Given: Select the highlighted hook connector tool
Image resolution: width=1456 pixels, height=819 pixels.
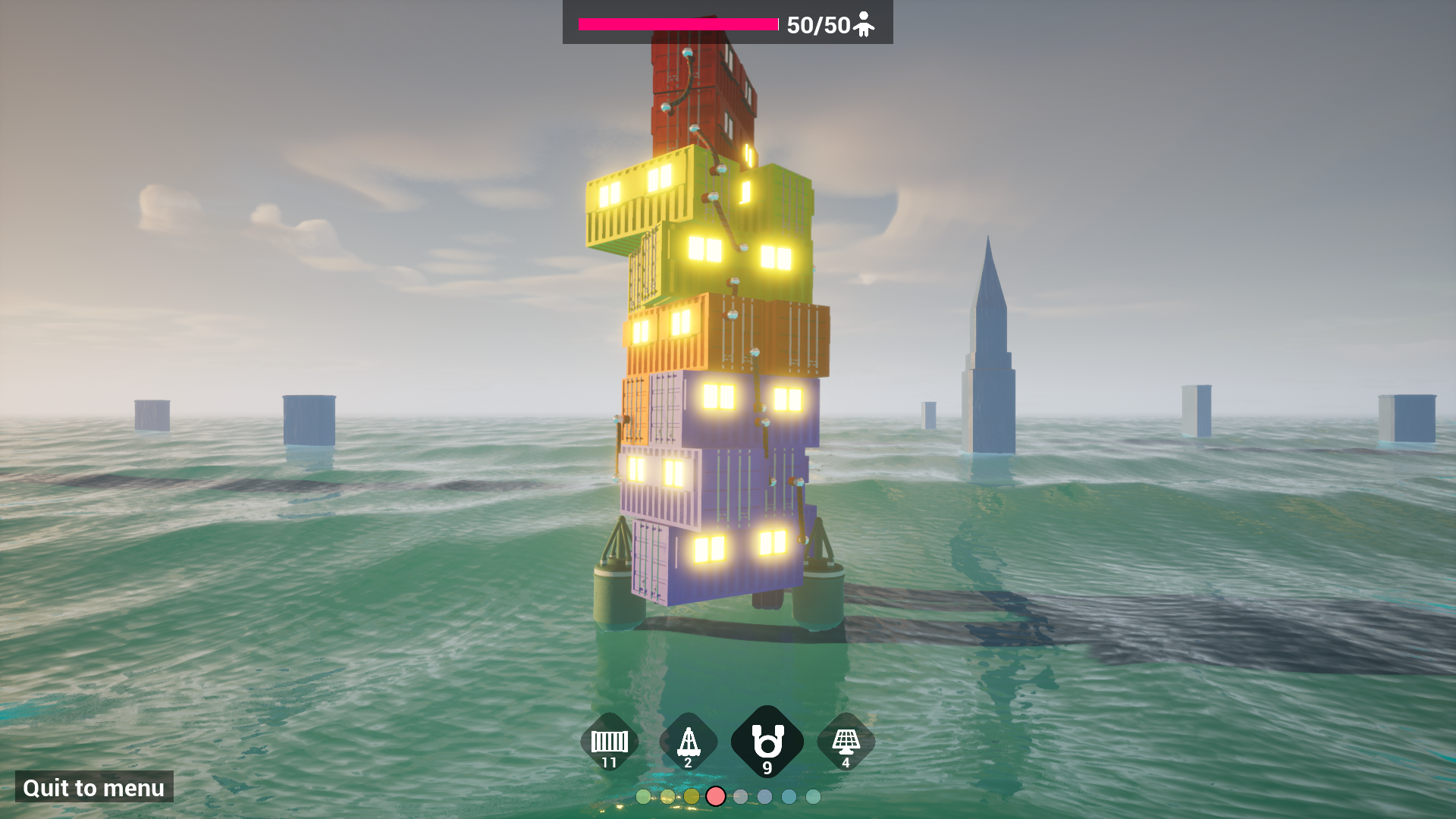Looking at the screenshot, I should 767,739.
